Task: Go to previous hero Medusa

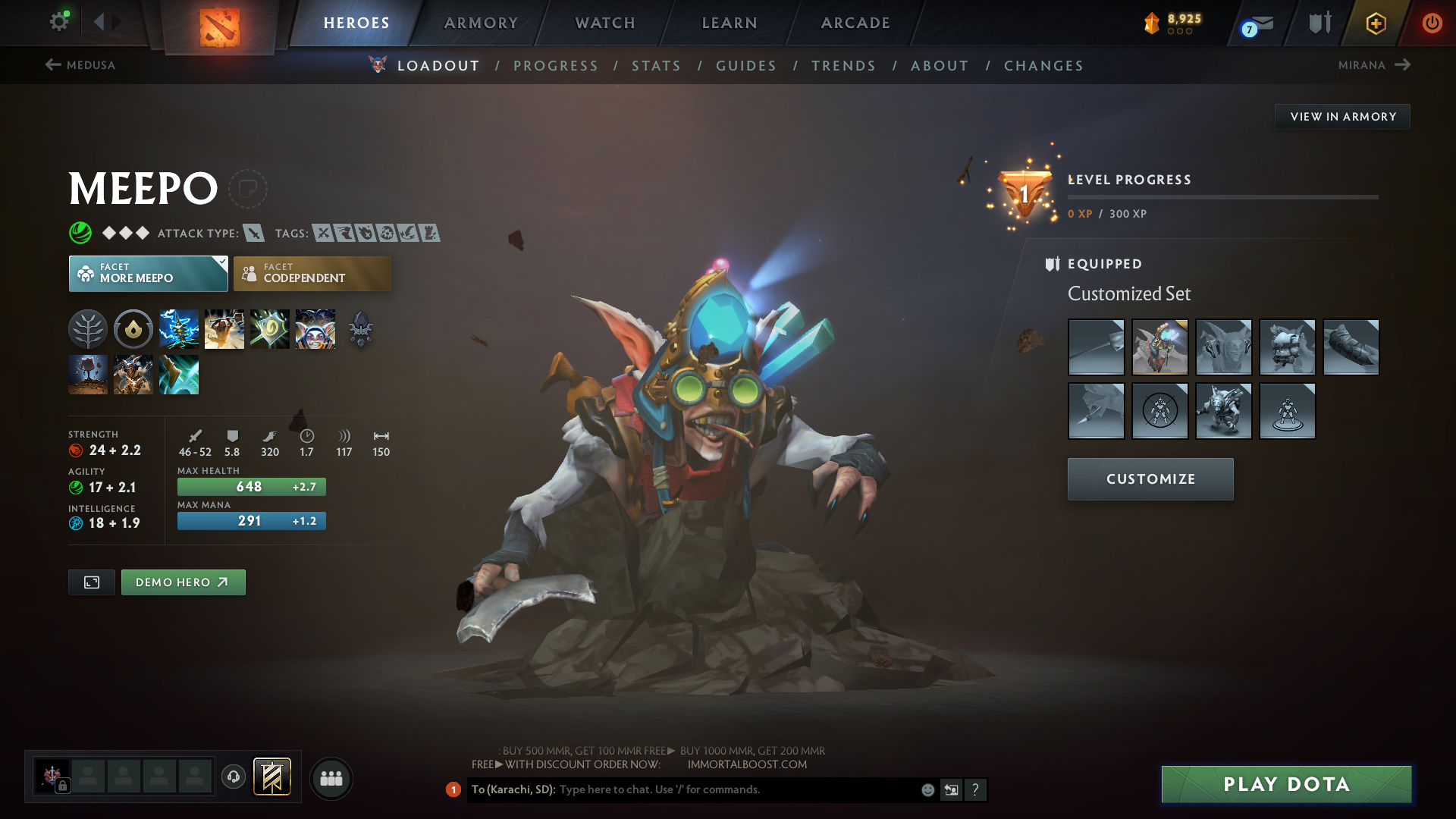Action: coord(80,65)
